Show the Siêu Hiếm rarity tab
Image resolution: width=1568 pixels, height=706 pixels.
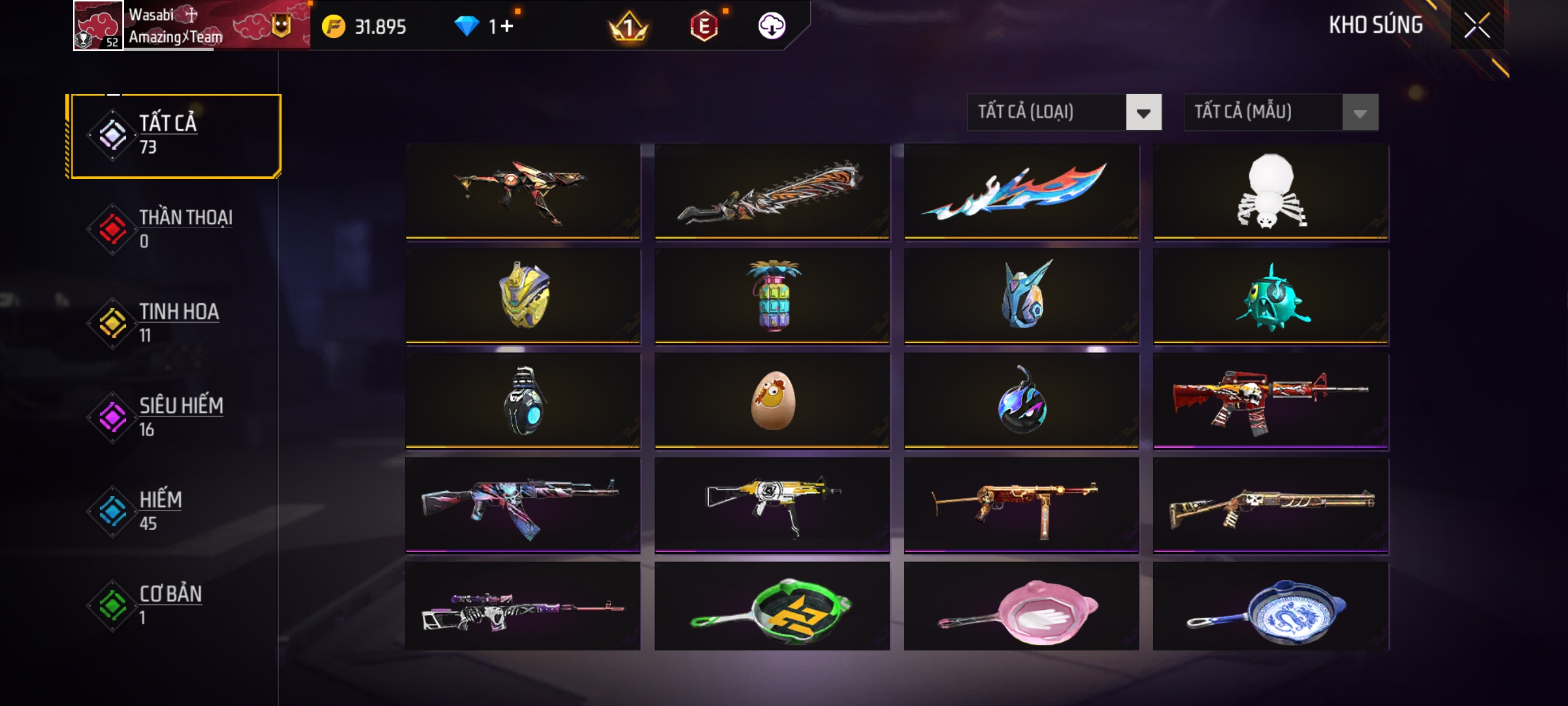[175, 417]
